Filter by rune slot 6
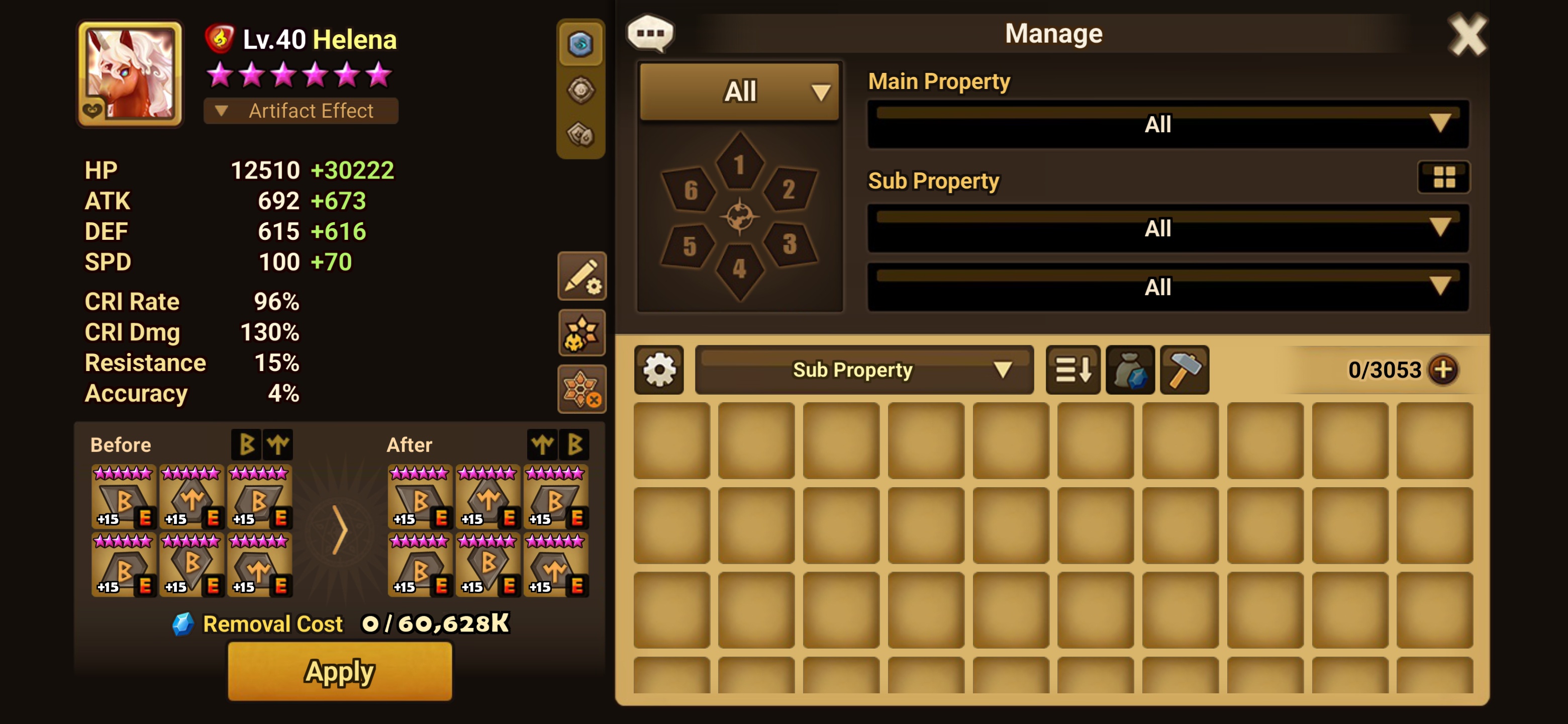 [690, 190]
